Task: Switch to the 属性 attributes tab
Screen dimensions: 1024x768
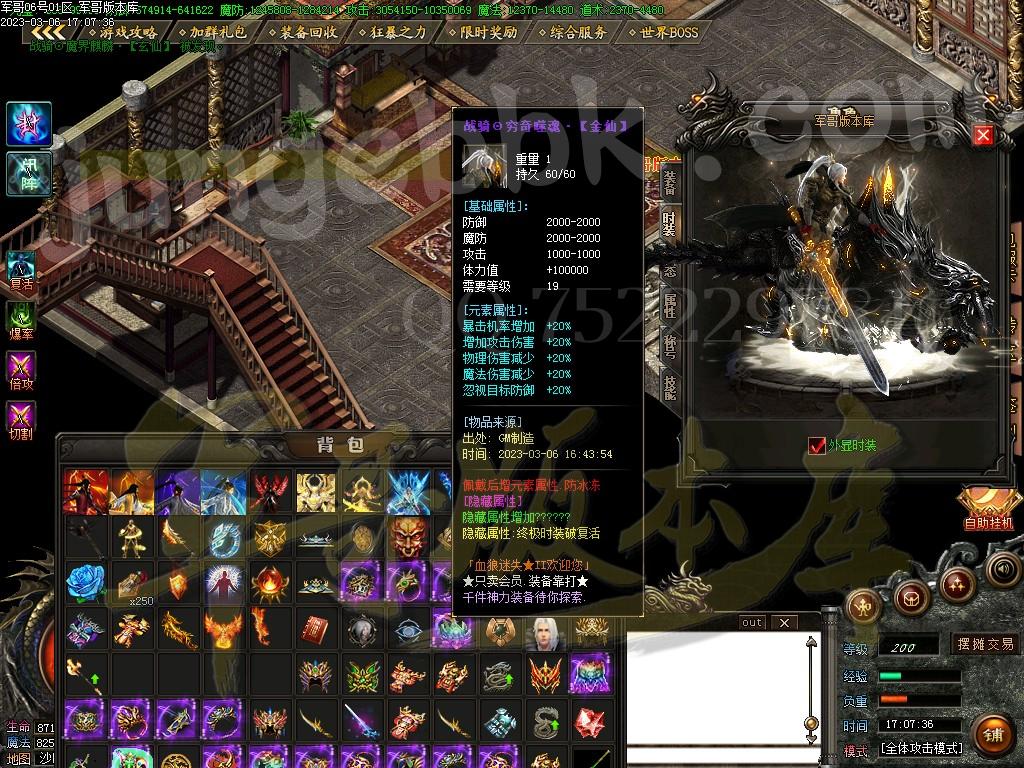Action: [x=669, y=305]
